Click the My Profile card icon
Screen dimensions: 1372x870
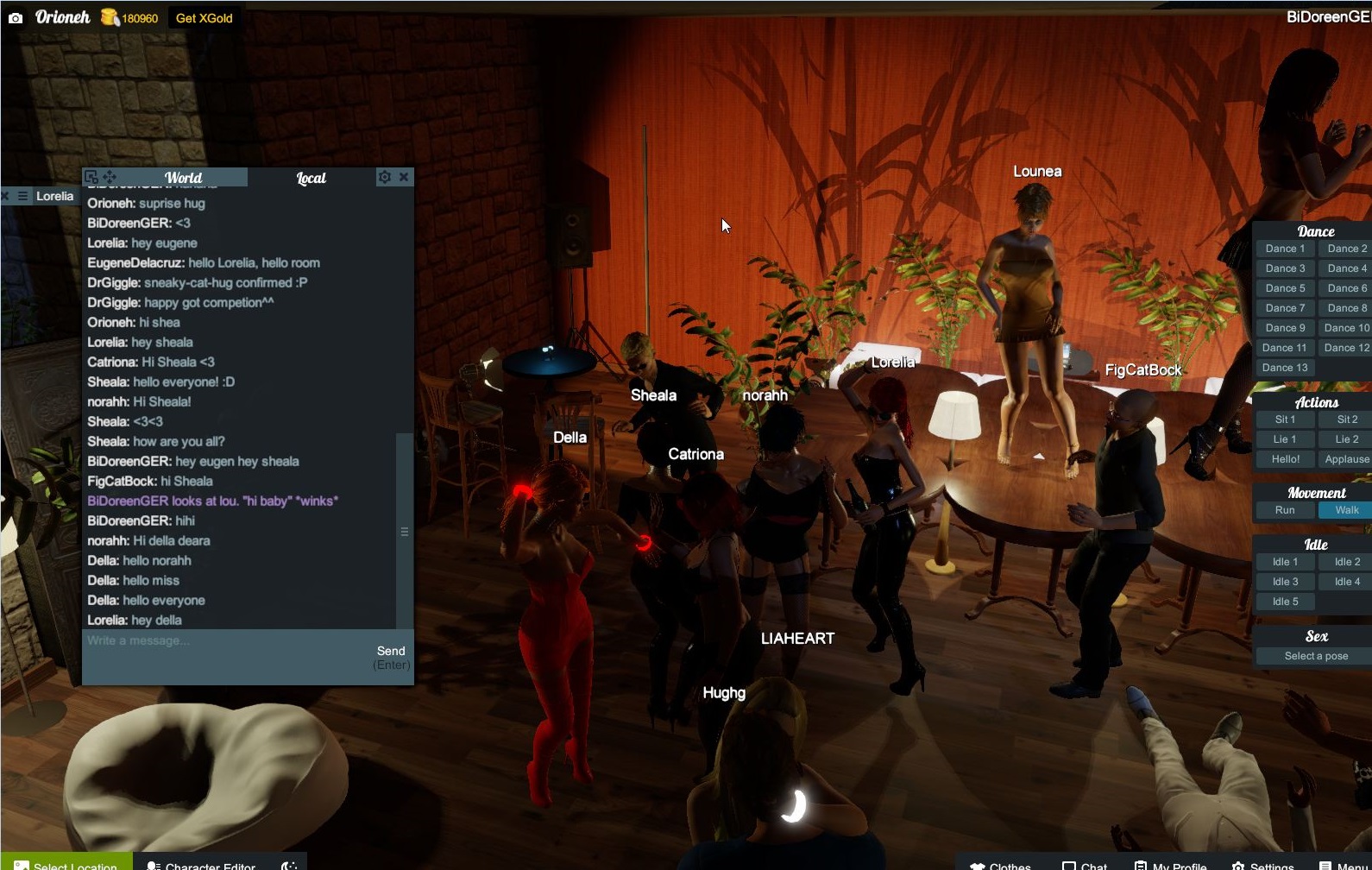[1140, 865]
